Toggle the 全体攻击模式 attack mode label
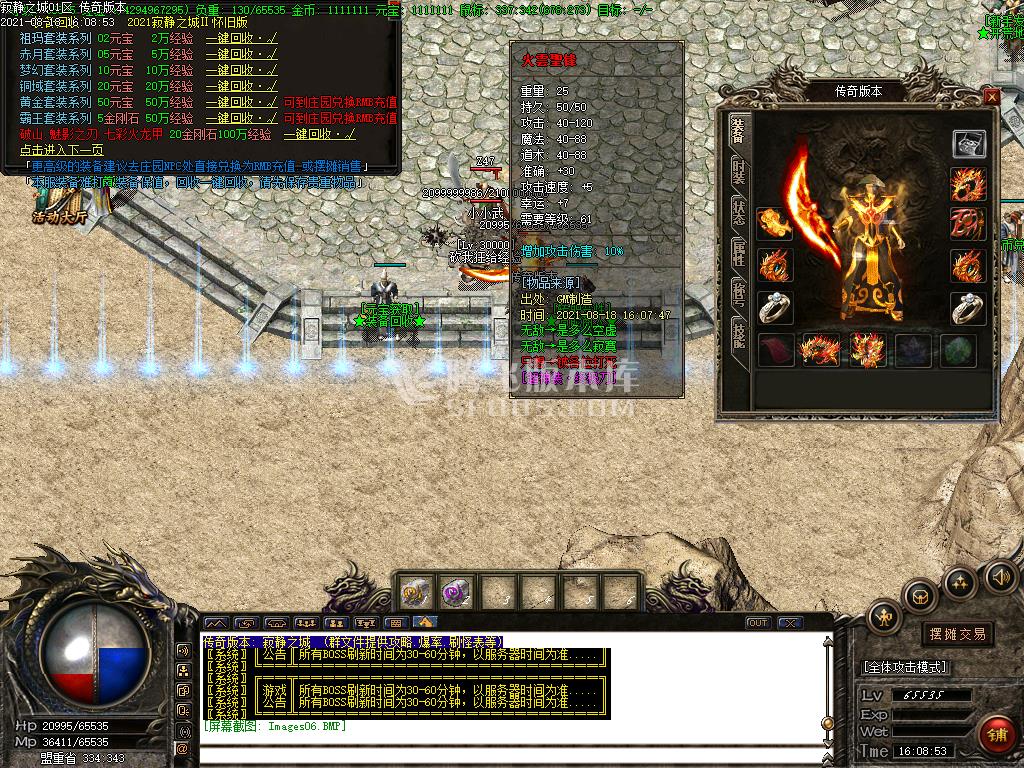The height and width of the screenshot is (768, 1024). (905, 667)
